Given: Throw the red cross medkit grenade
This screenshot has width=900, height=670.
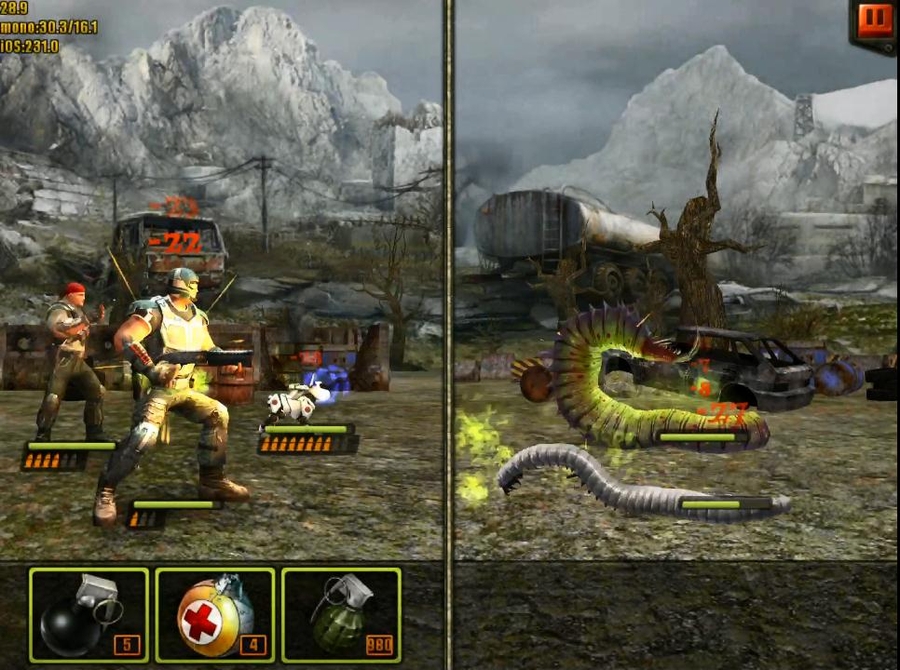Looking at the screenshot, I should pos(215,615).
